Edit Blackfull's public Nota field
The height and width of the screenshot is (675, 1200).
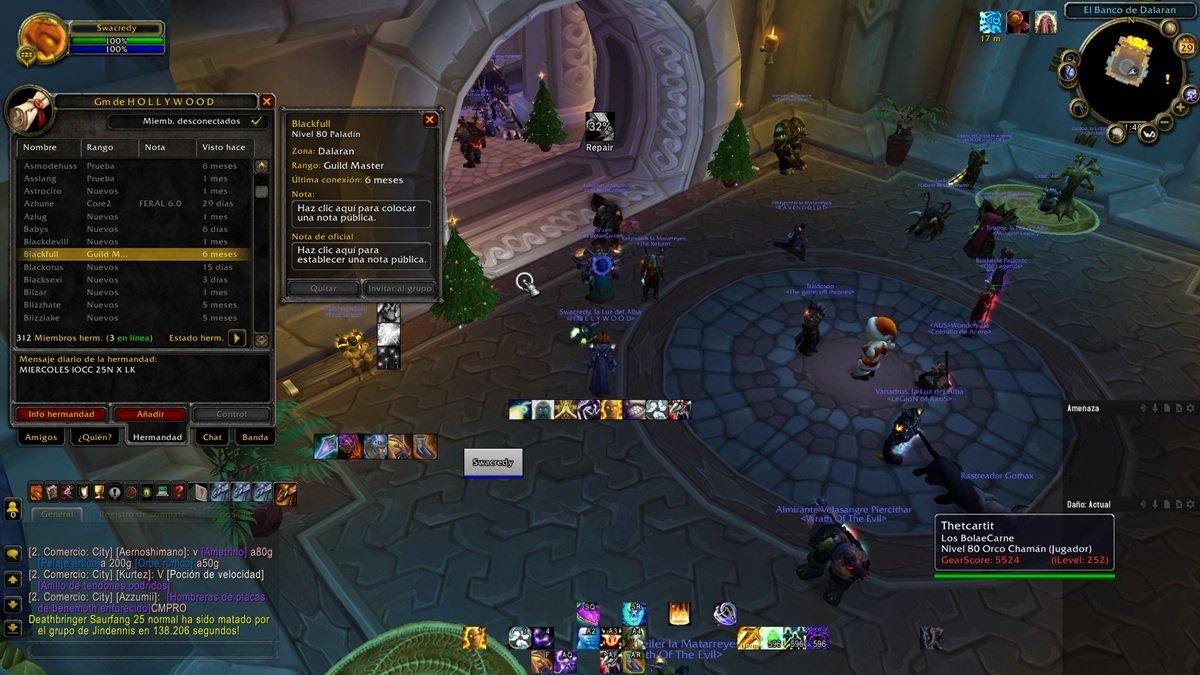click(x=363, y=214)
